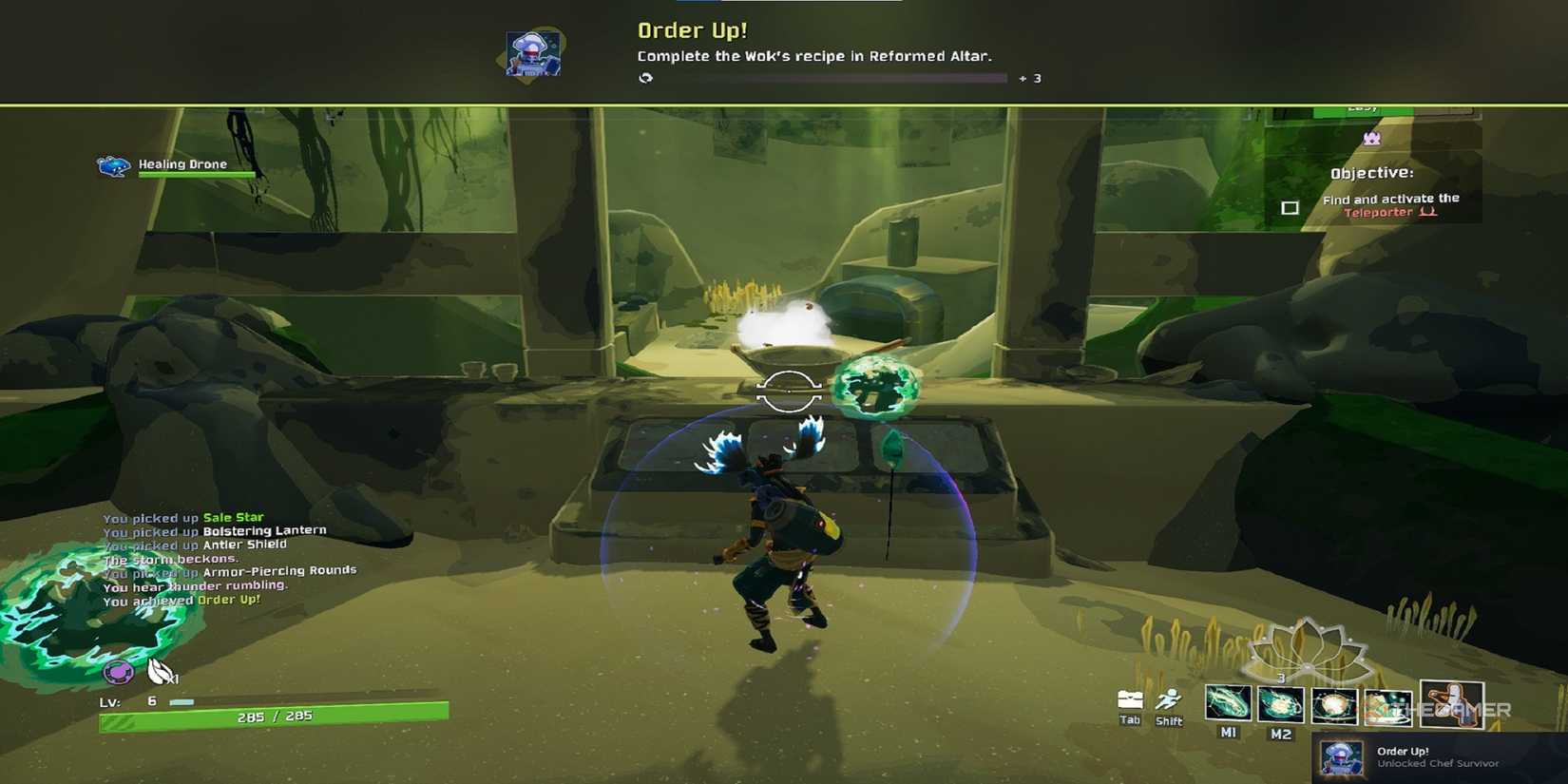This screenshot has height=784, width=1568.
Task: Click the purple buff orb icon
Action: [x=119, y=672]
